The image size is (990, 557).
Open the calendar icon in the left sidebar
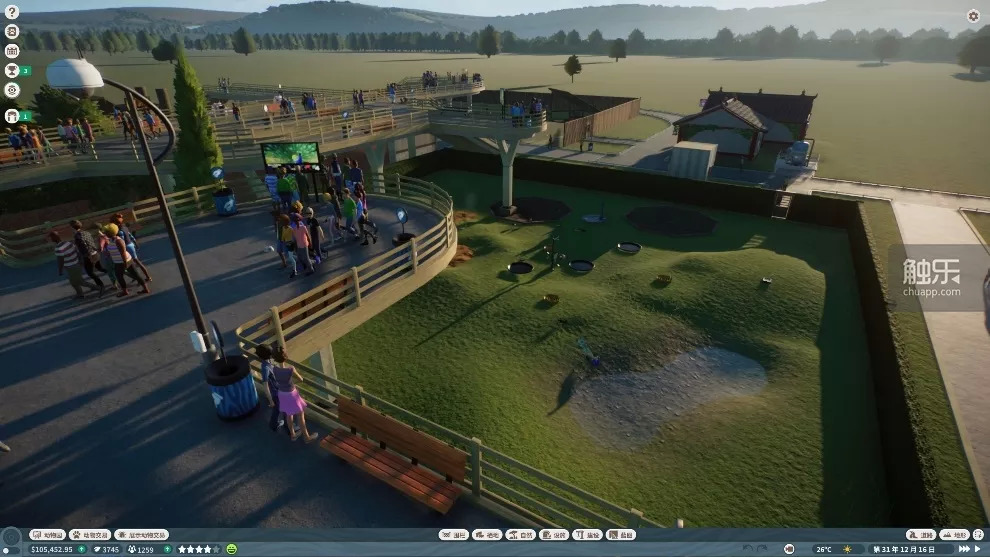(x=12, y=50)
